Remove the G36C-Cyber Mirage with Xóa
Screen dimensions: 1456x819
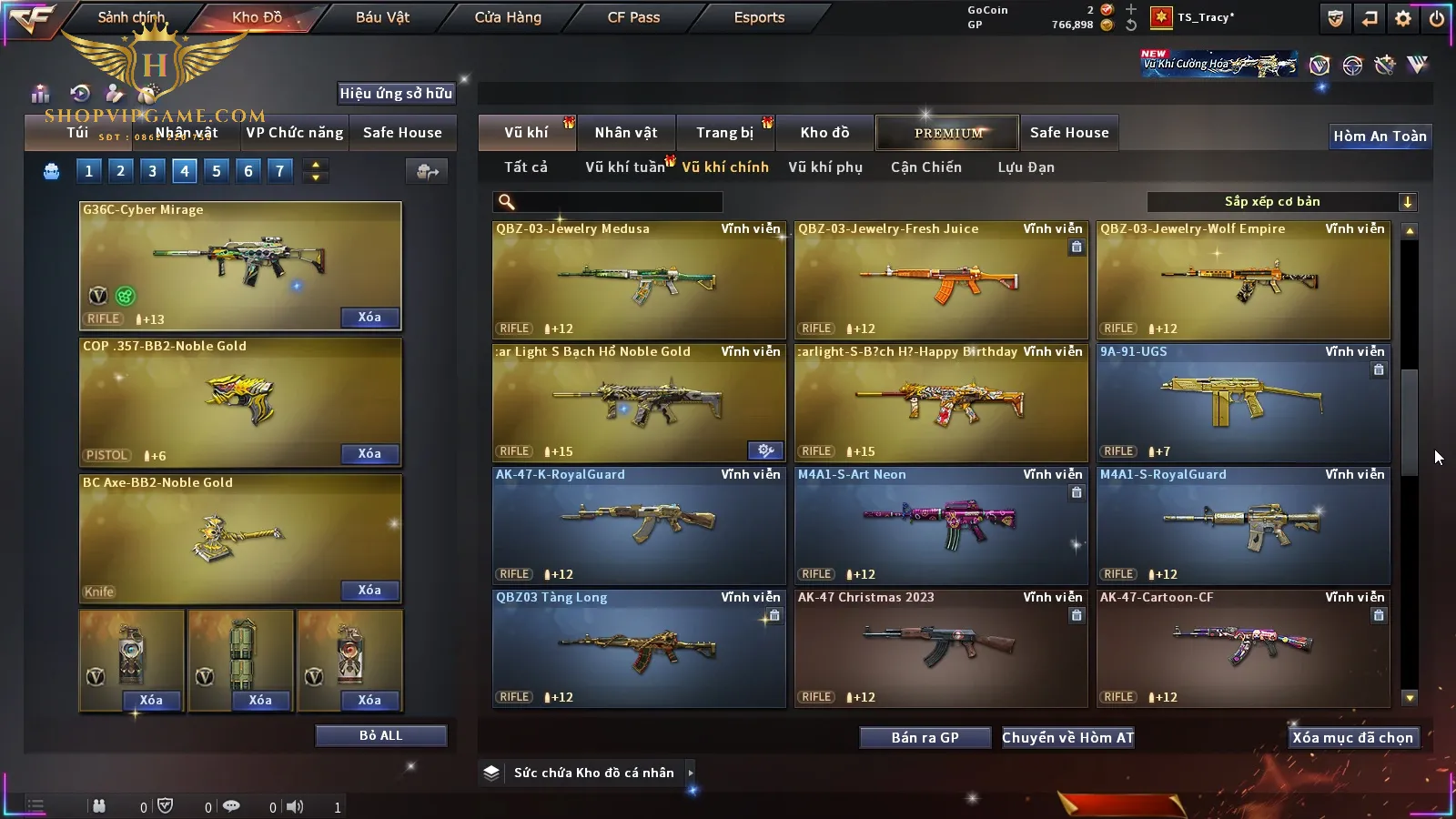click(369, 318)
